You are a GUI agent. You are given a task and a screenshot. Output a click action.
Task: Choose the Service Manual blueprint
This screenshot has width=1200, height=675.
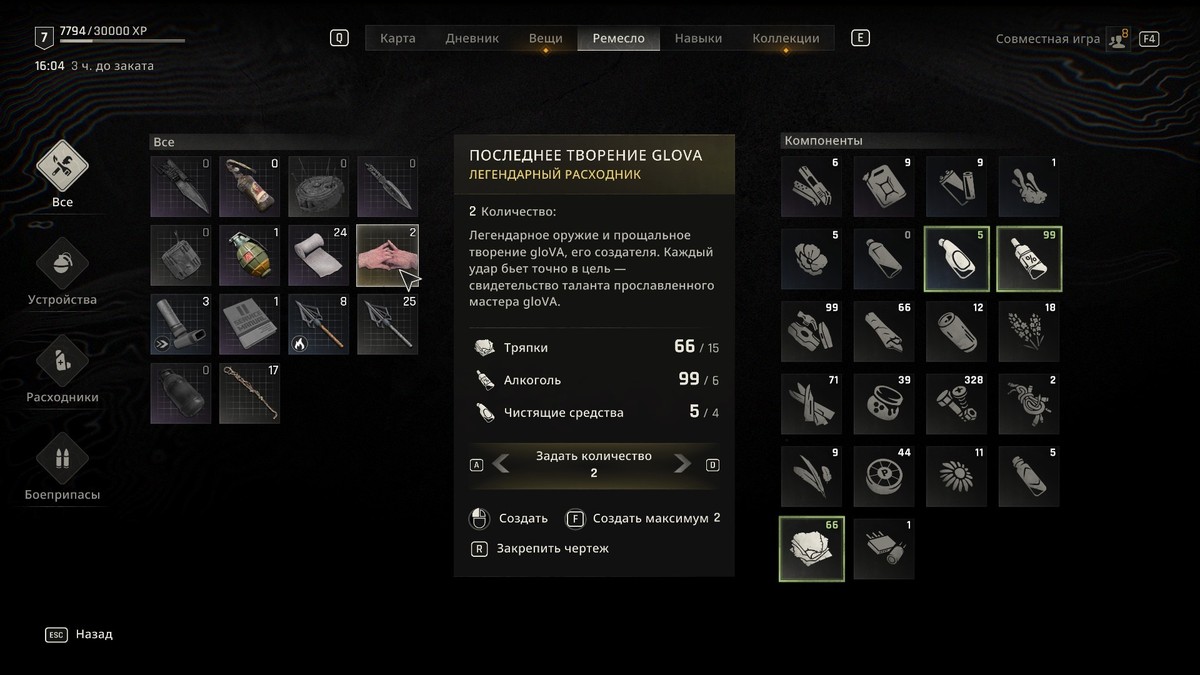click(x=250, y=324)
